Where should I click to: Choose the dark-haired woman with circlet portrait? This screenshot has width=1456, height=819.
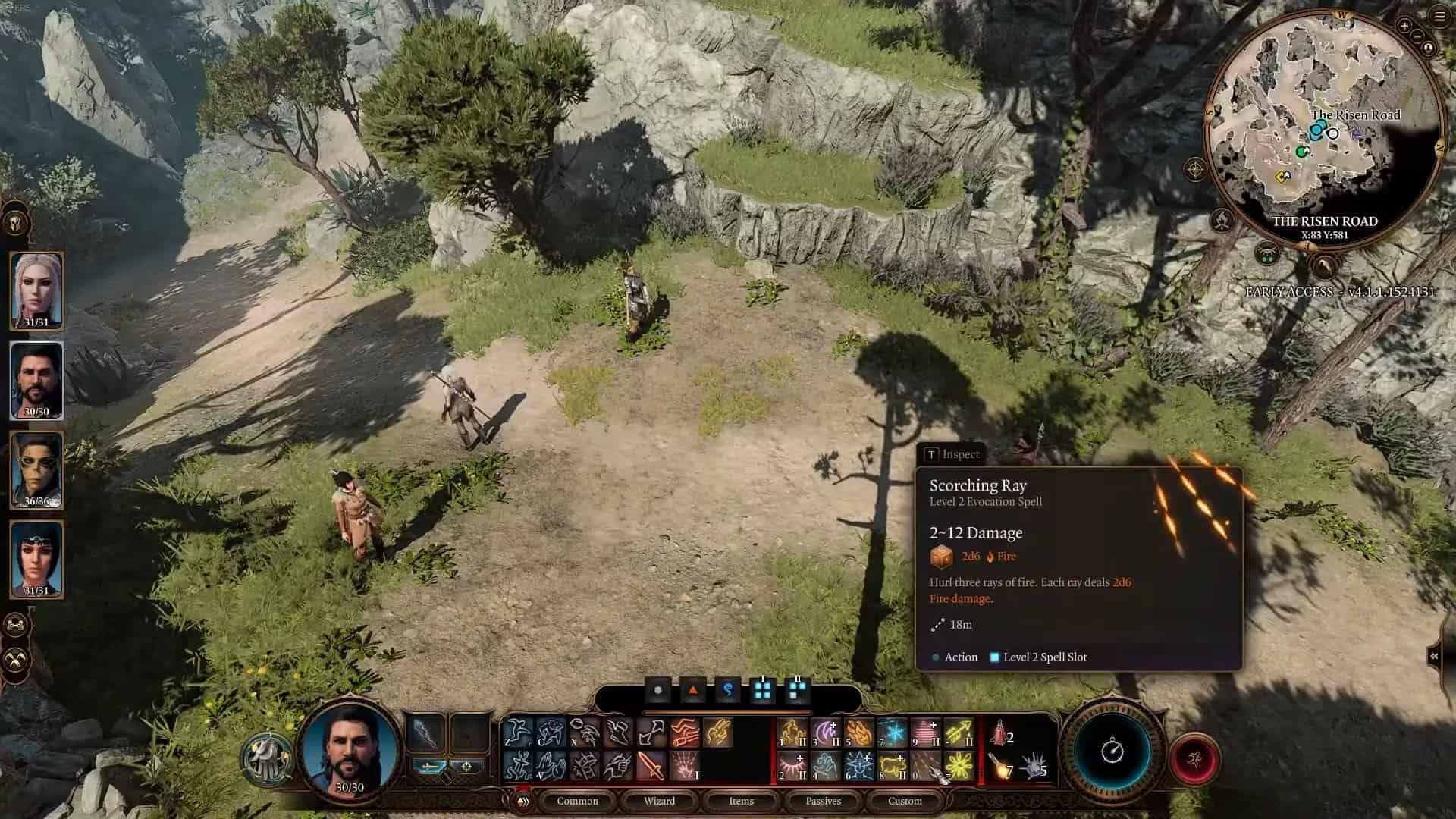point(36,559)
